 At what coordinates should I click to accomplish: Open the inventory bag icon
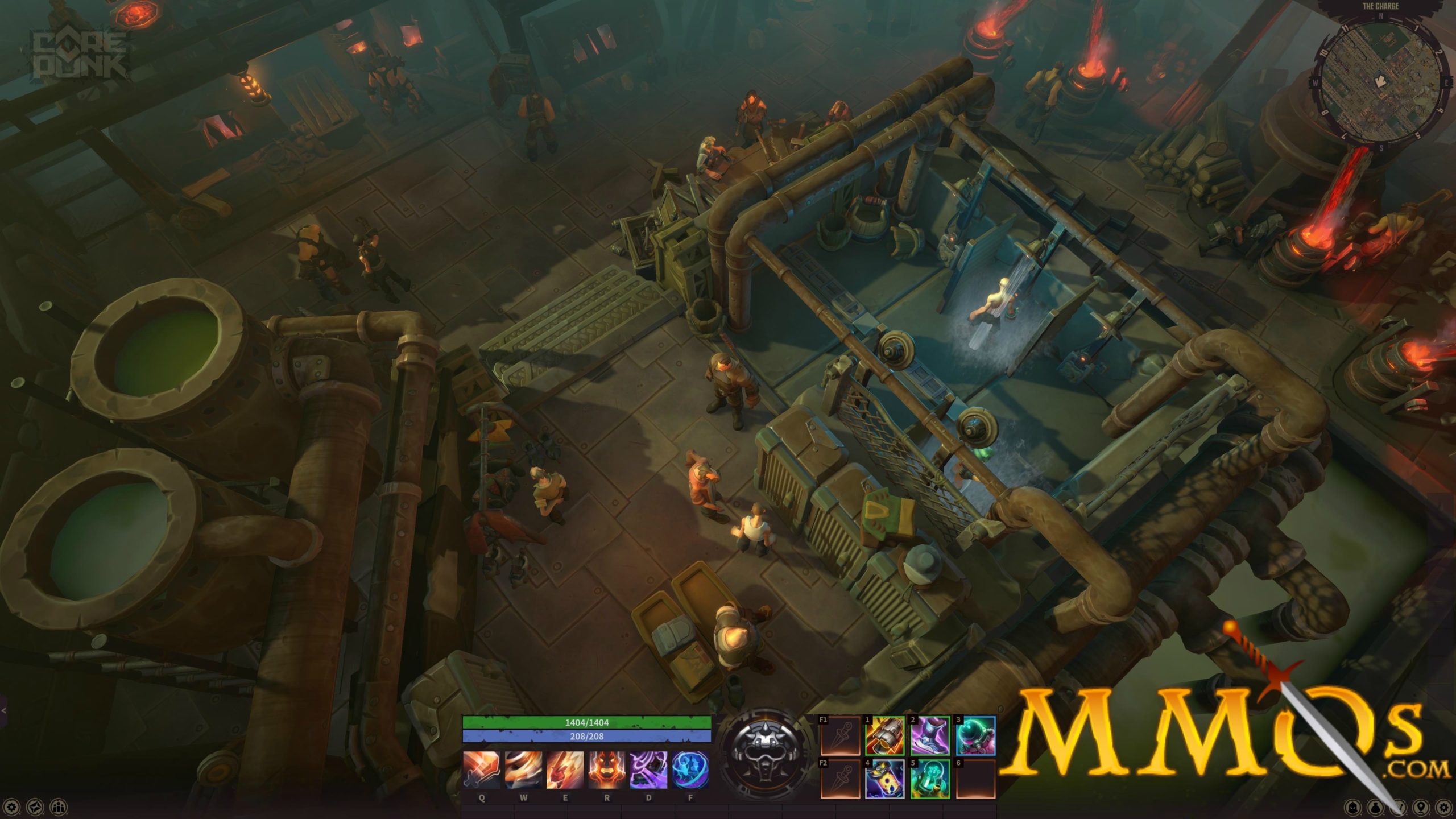tap(1376, 807)
